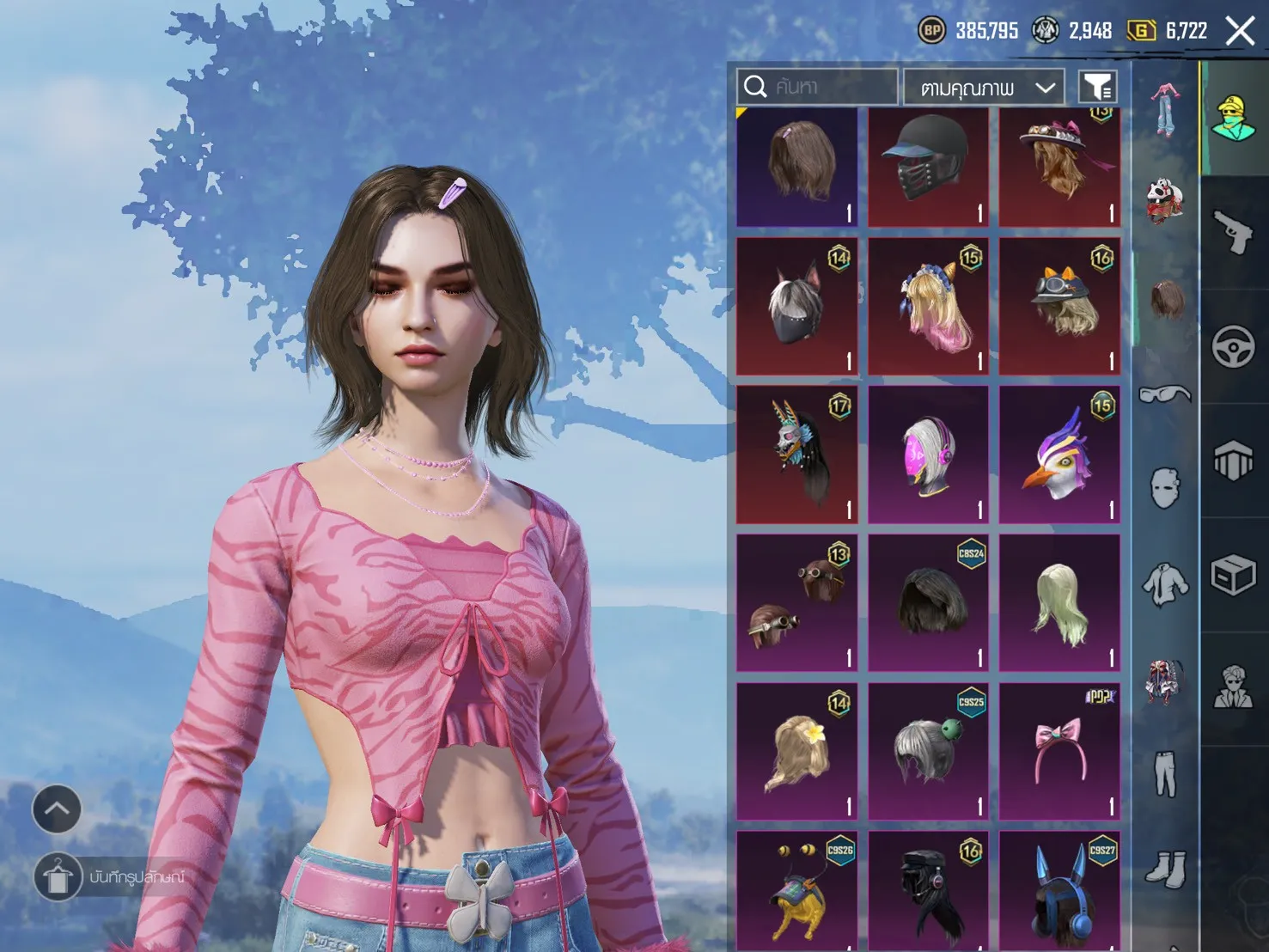
Task: Open the steering wheel vehicles tab
Action: (x=1234, y=346)
